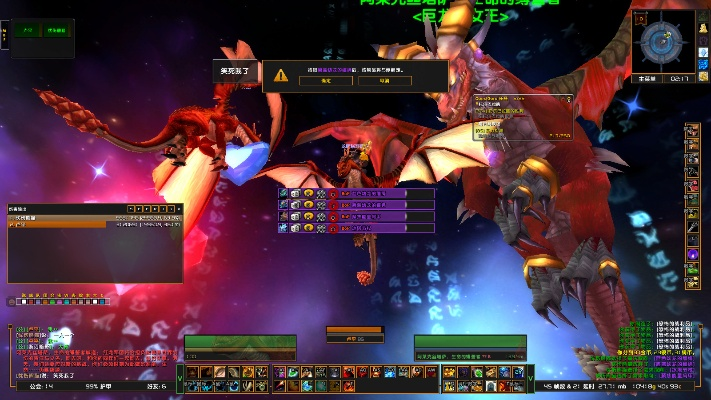Screen dimensions: 711x400
Task: Click the green V toggle left of action bar
Action: (180, 378)
